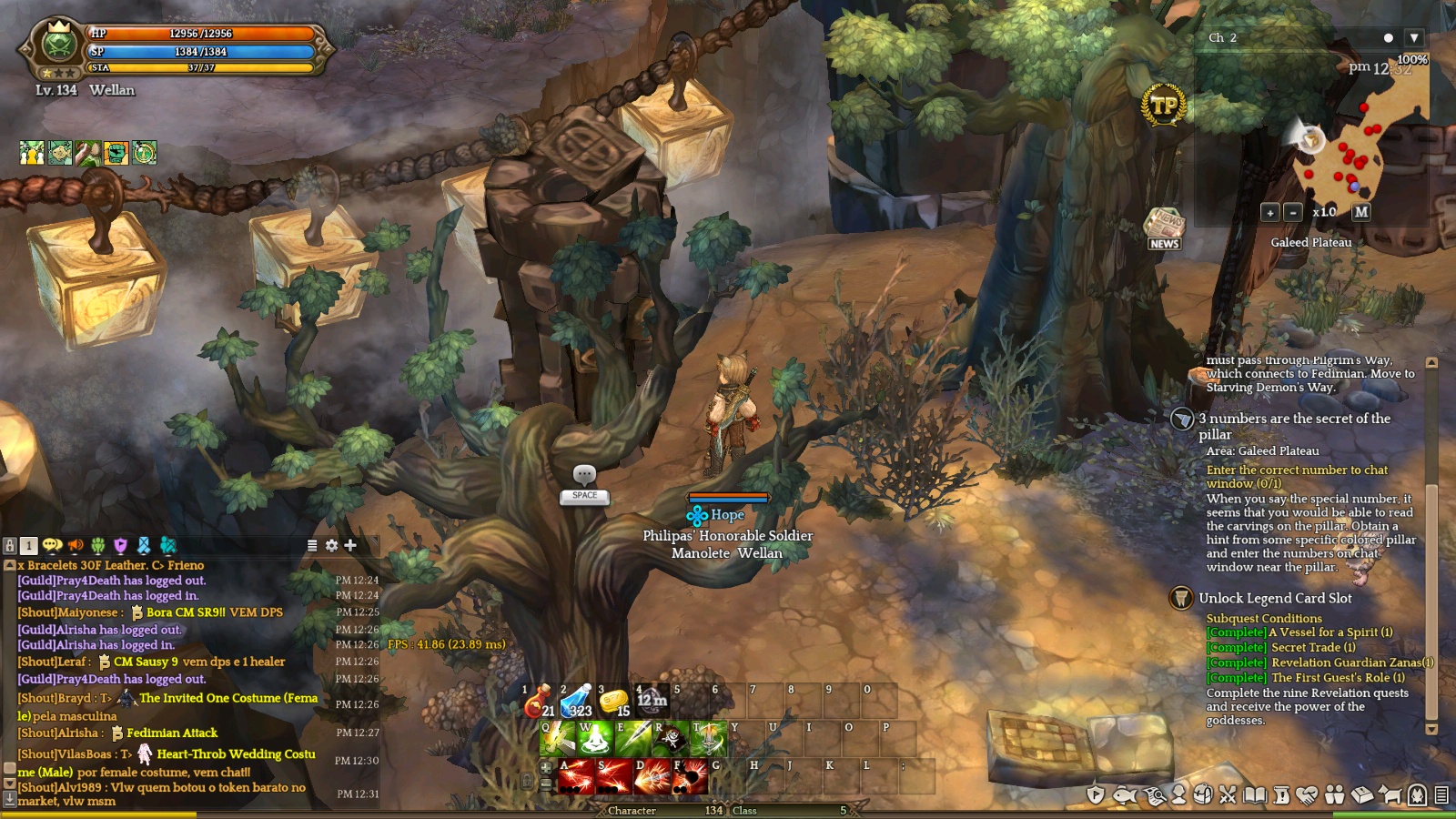Select the Unlock Legend Card Slot quest
This screenshot has height=819, width=1456.
[x=1275, y=598]
